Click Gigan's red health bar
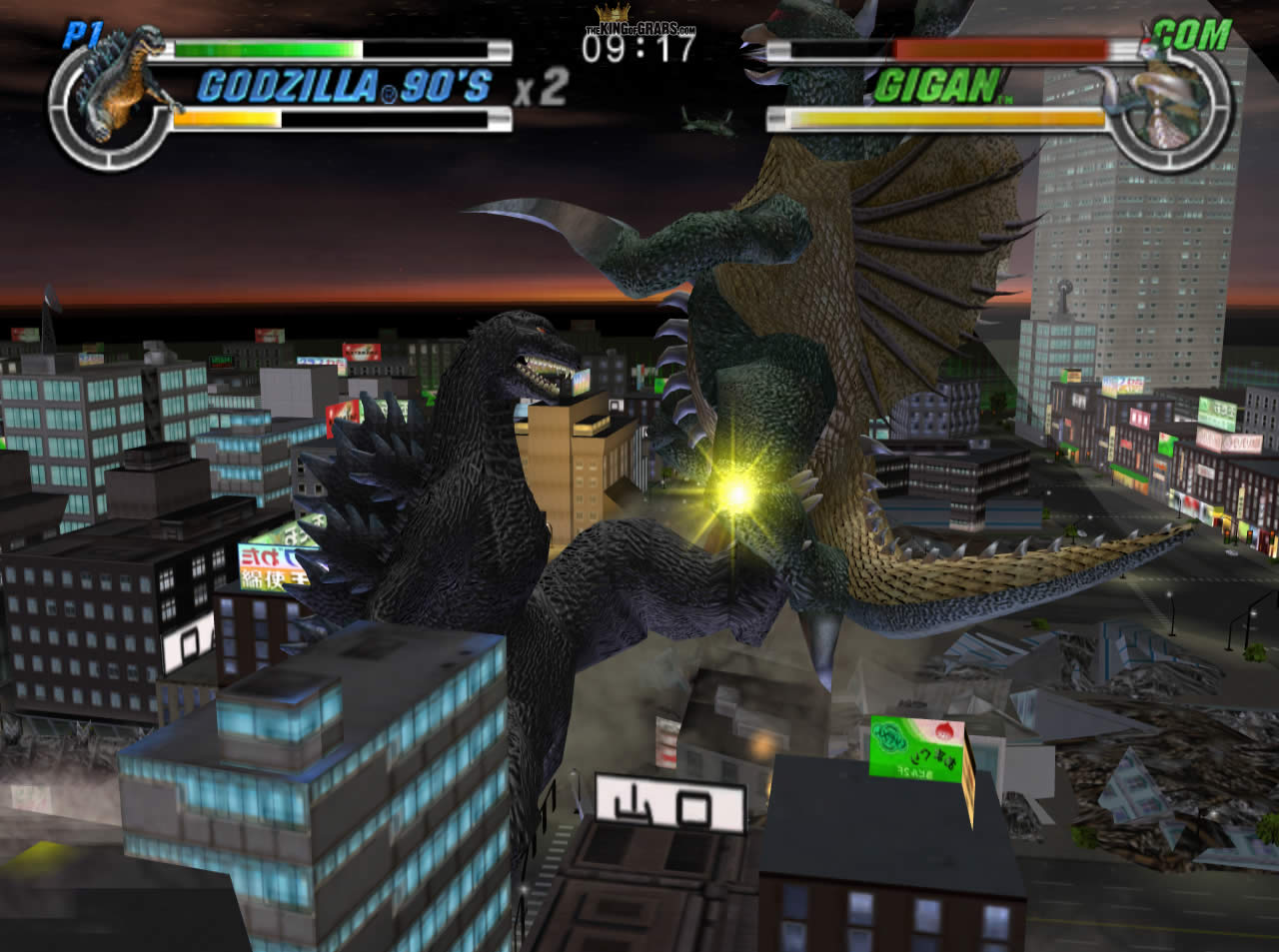Image resolution: width=1279 pixels, height=952 pixels. tap(999, 46)
